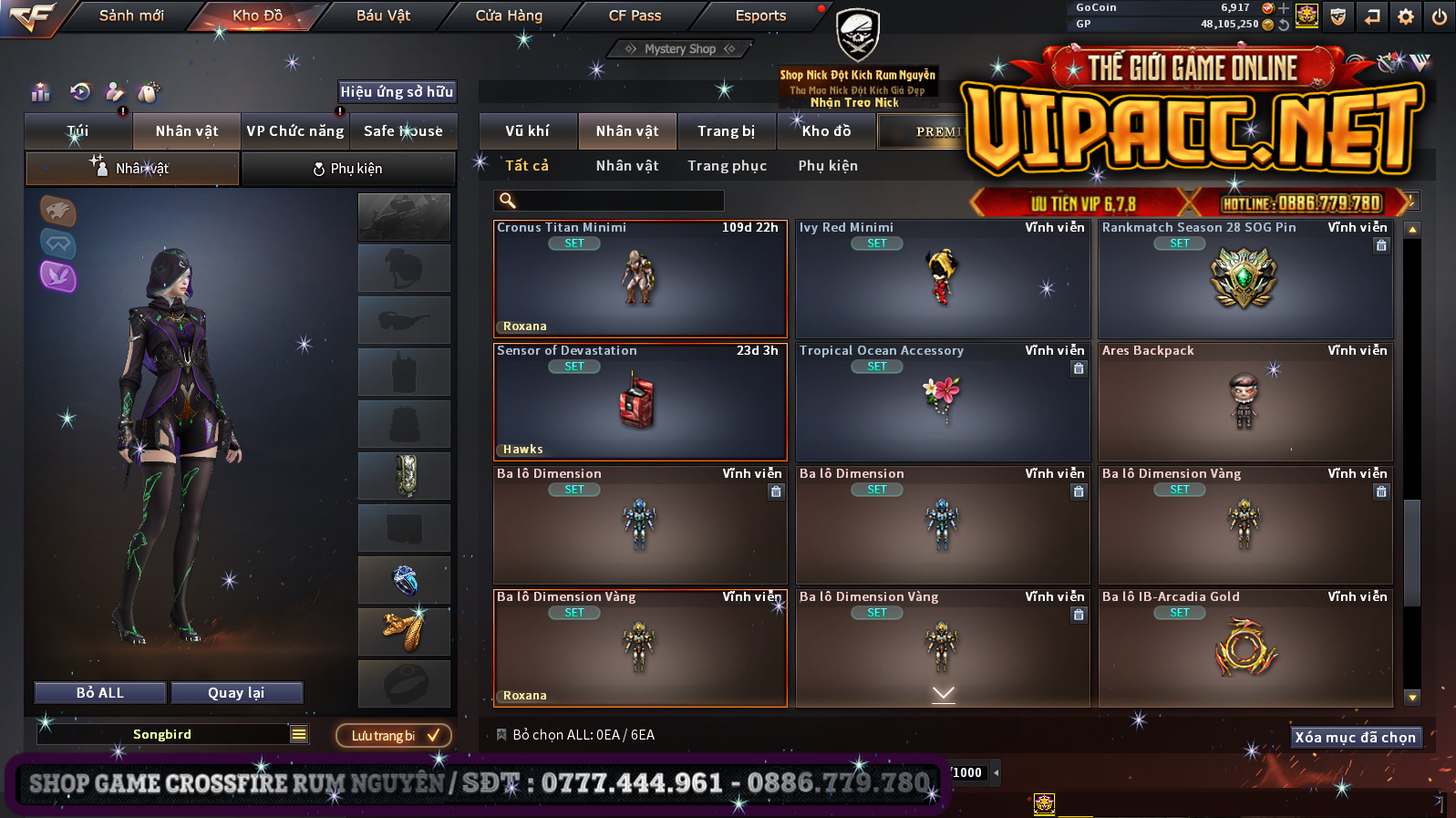Click the Mystery Shop banner
Viewport: 1456px width, 818px height.
(x=680, y=49)
